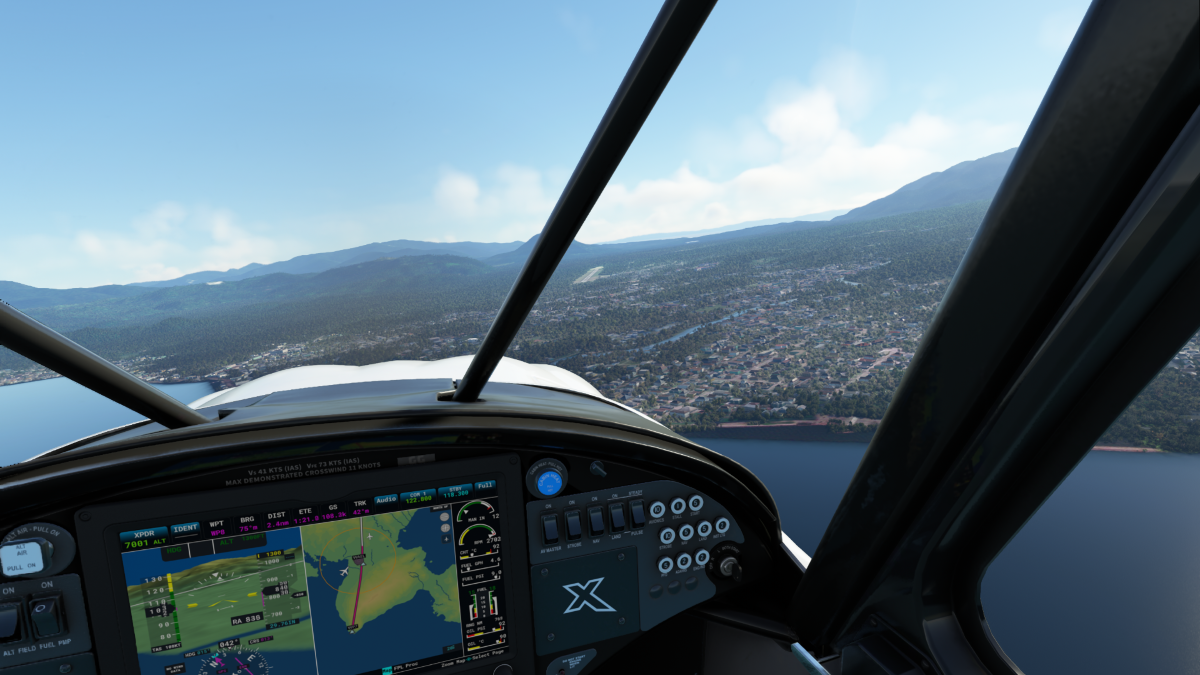The height and width of the screenshot is (675, 1200).
Task: Pull the ALT AIR knob
Action: 22,557
